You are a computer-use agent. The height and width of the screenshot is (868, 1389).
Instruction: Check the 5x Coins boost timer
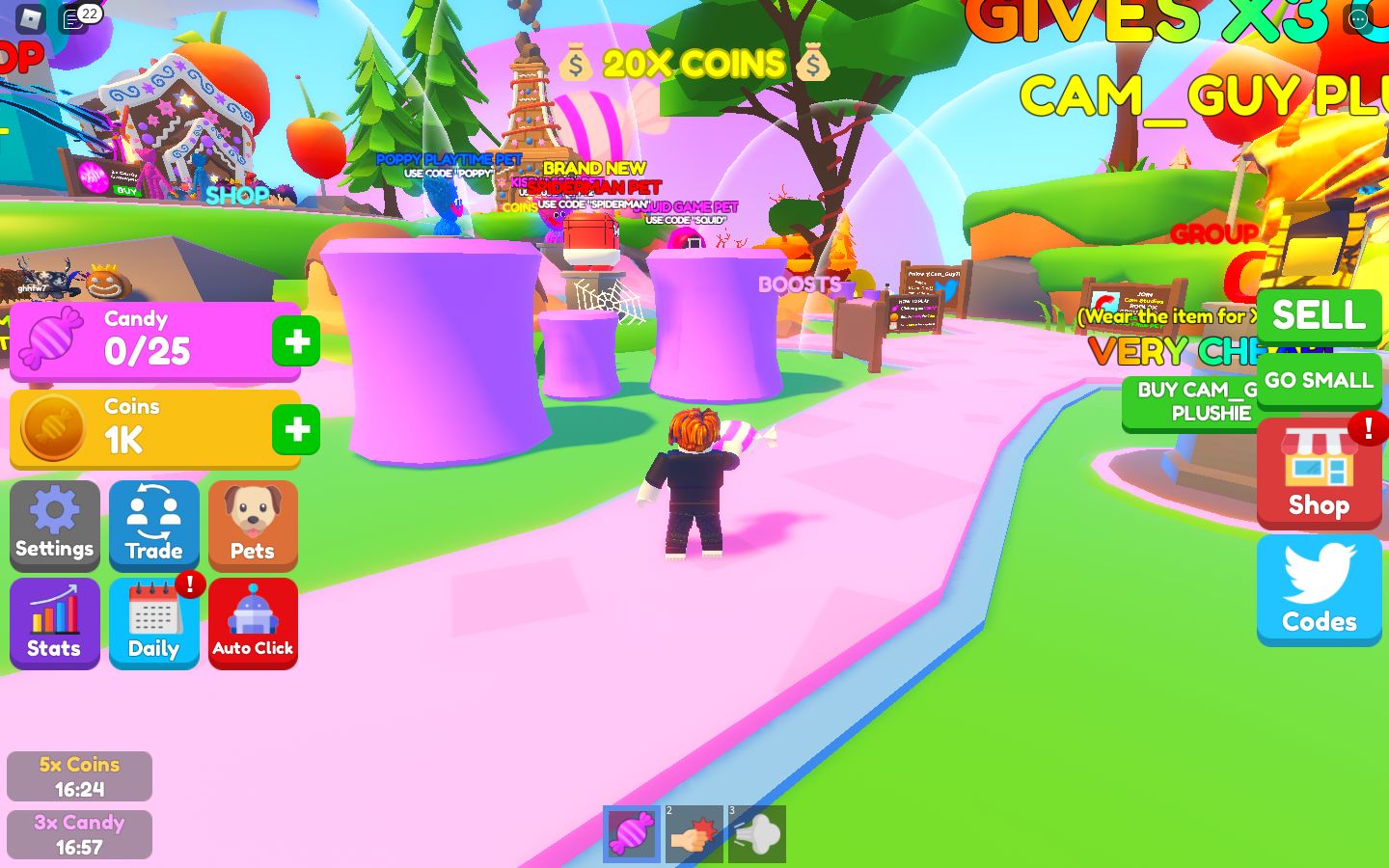(x=78, y=775)
